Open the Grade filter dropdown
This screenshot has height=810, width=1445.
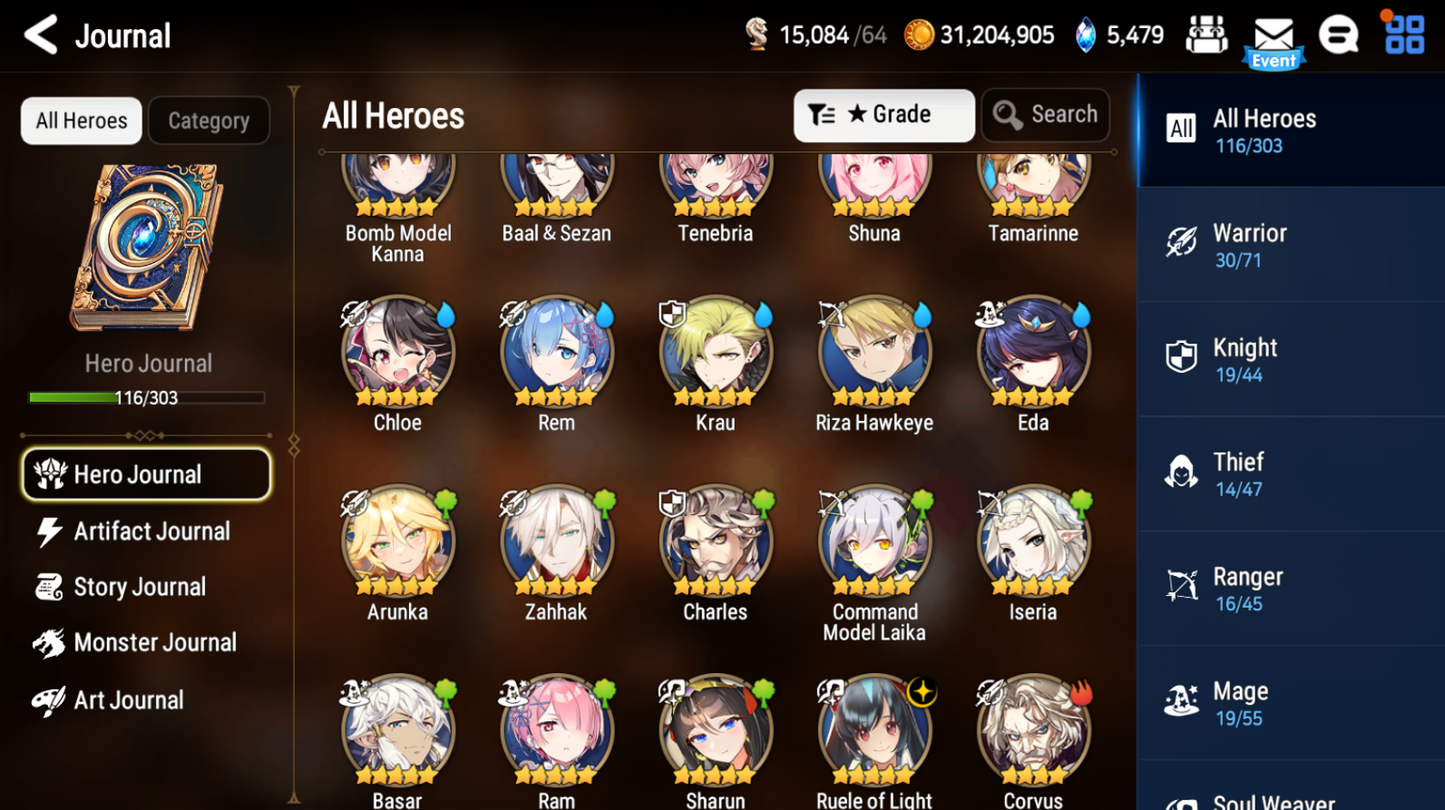(884, 114)
